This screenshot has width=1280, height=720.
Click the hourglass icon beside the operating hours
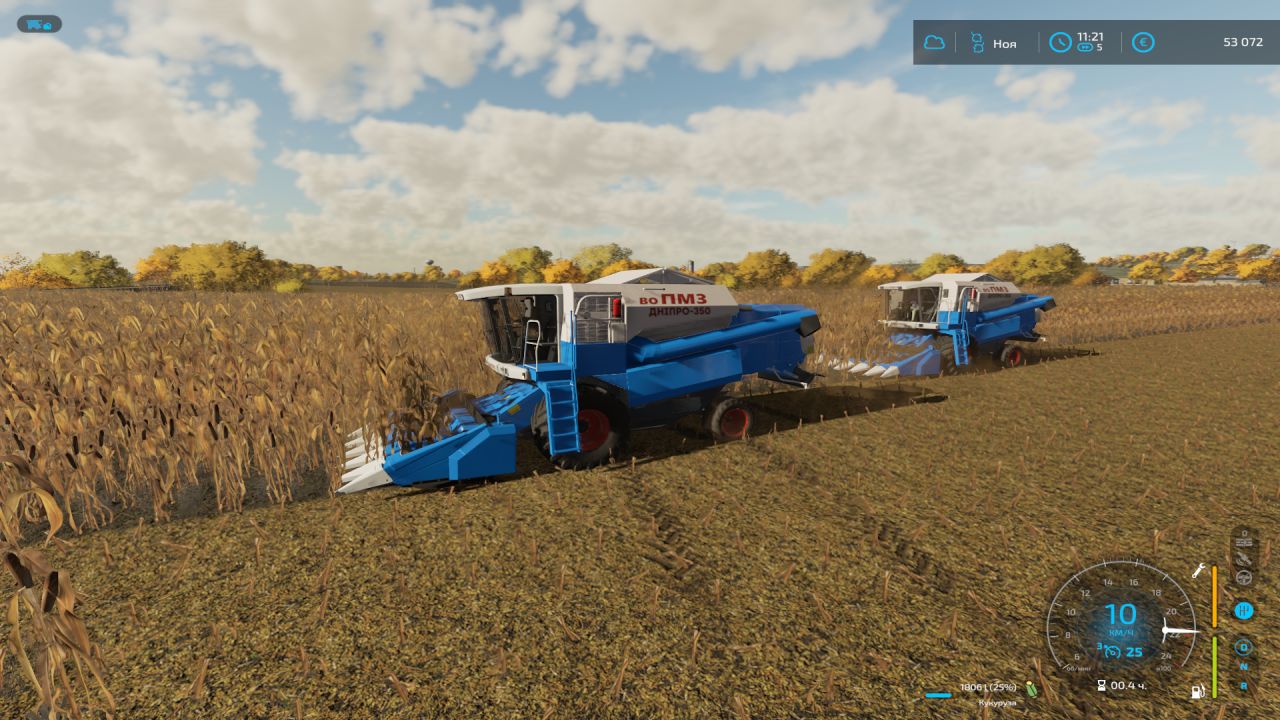1101,686
